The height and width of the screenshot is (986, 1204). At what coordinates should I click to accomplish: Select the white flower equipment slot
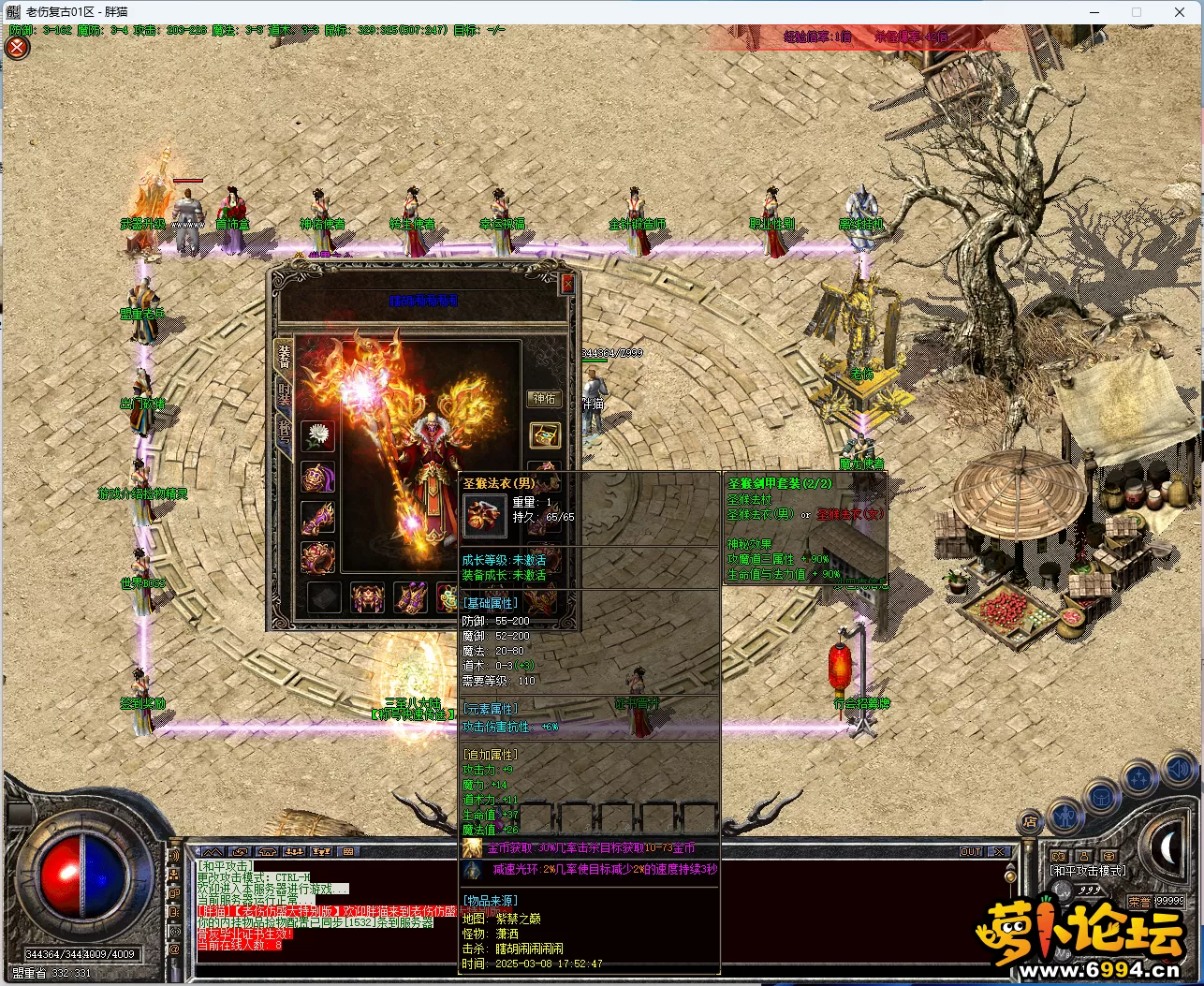pyautogui.click(x=318, y=435)
